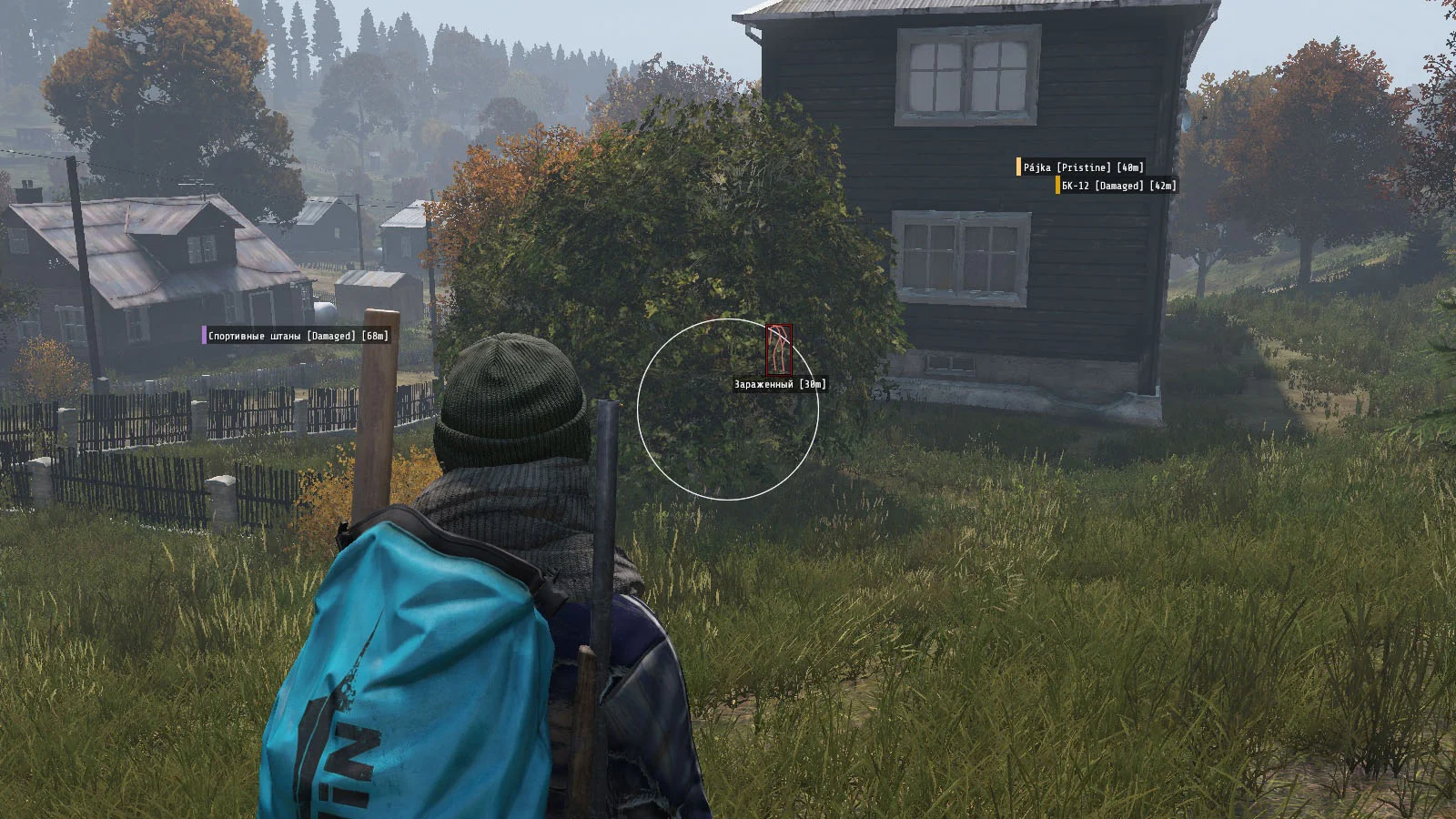Select the Pájka [Pristine] item label
The image size is (1456, 819).
click(x=1082, y=167)
